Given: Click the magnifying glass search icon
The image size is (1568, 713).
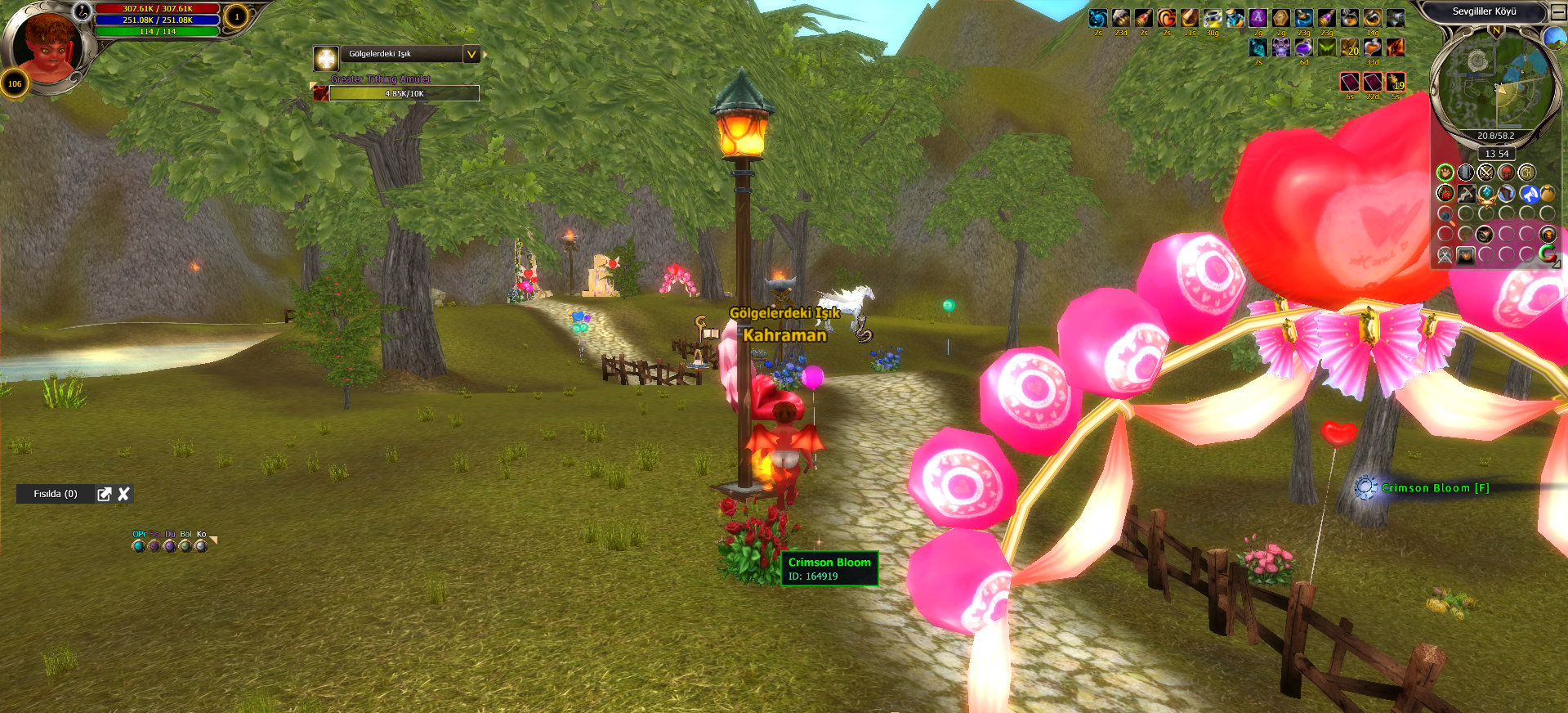Looking at the screenshot, I should click(x=1445, y=215).
